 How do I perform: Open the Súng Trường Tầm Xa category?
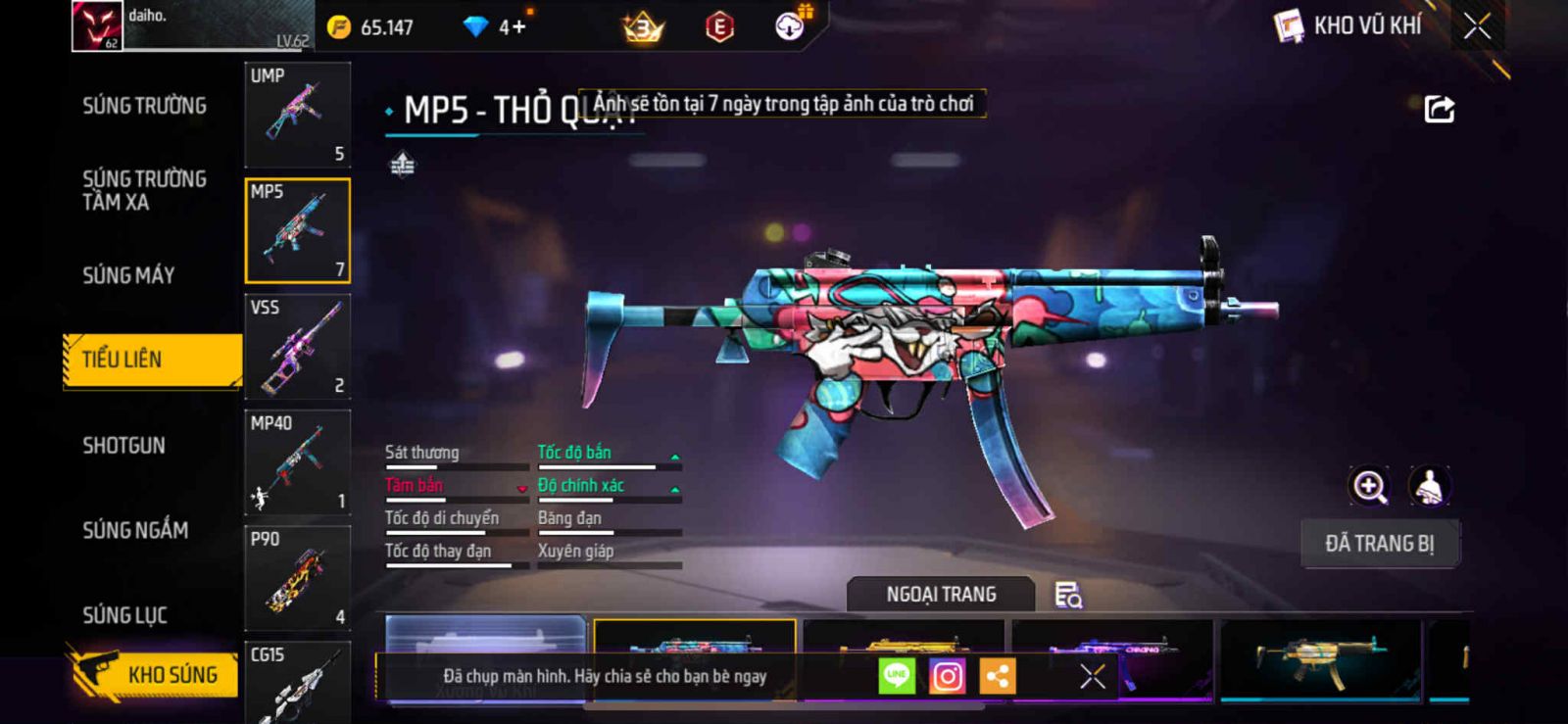coord(144,190)
